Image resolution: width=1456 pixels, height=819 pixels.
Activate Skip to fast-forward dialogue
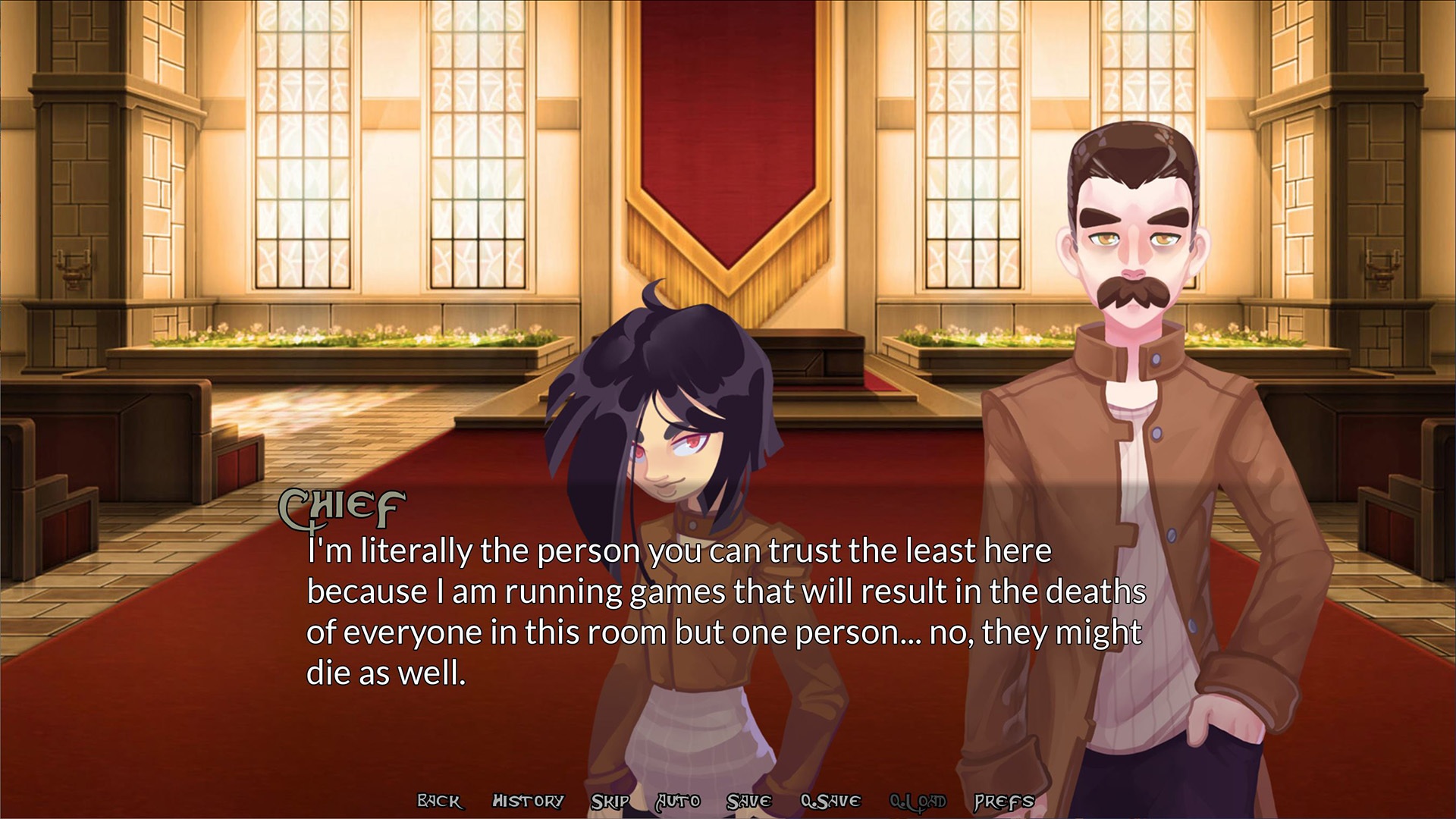click(x=610, y=801)
